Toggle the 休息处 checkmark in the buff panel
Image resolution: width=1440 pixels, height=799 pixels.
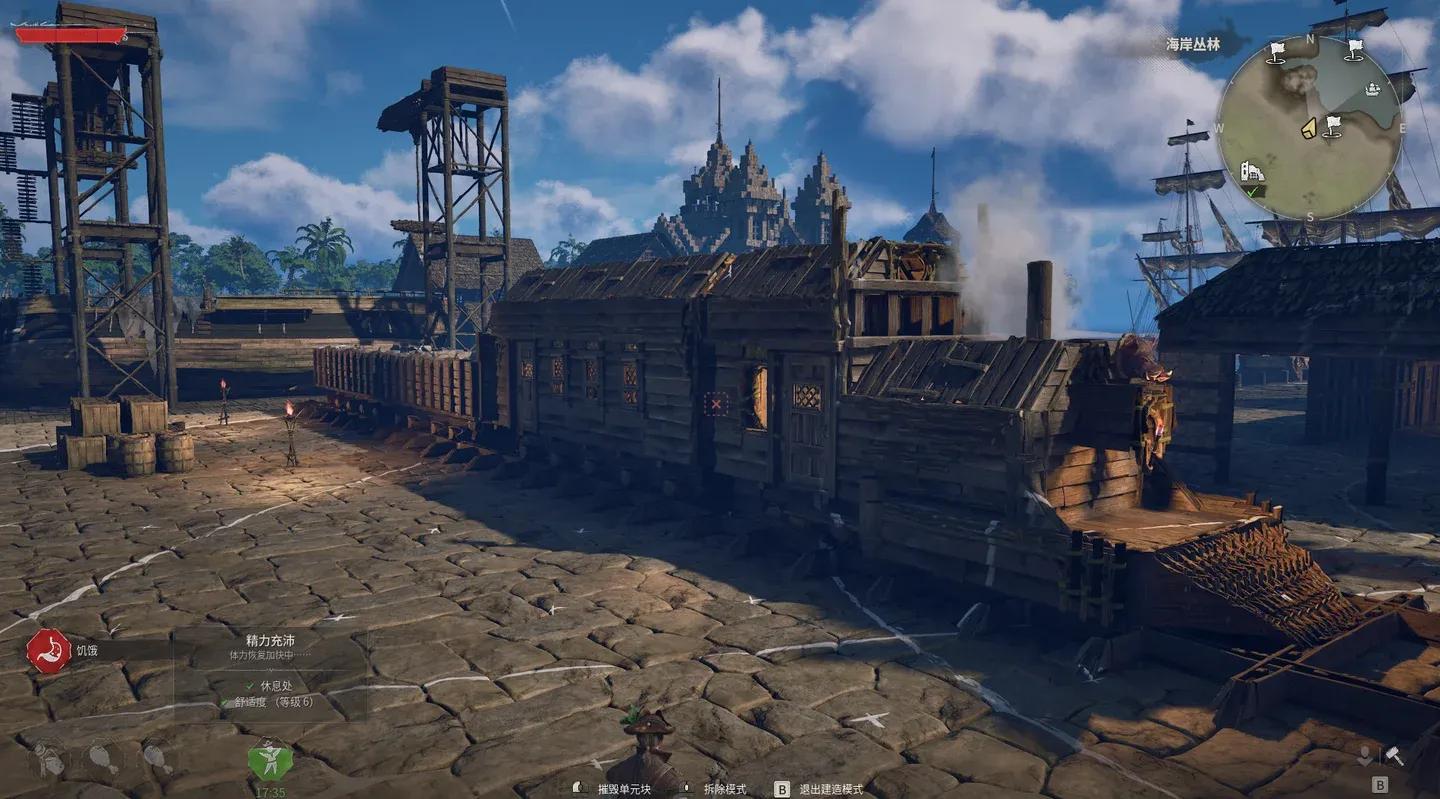pyautogui.click(x=250, y=685)
